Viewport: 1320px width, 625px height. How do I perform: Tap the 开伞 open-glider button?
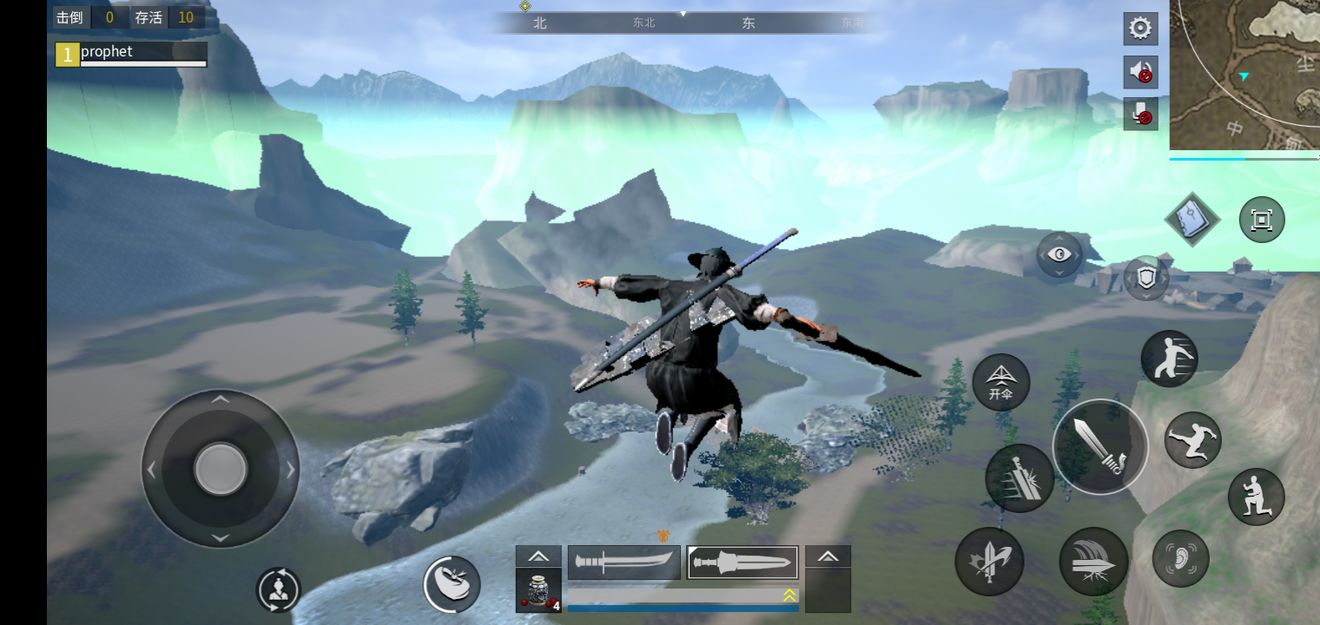(x=1001, y=382)
